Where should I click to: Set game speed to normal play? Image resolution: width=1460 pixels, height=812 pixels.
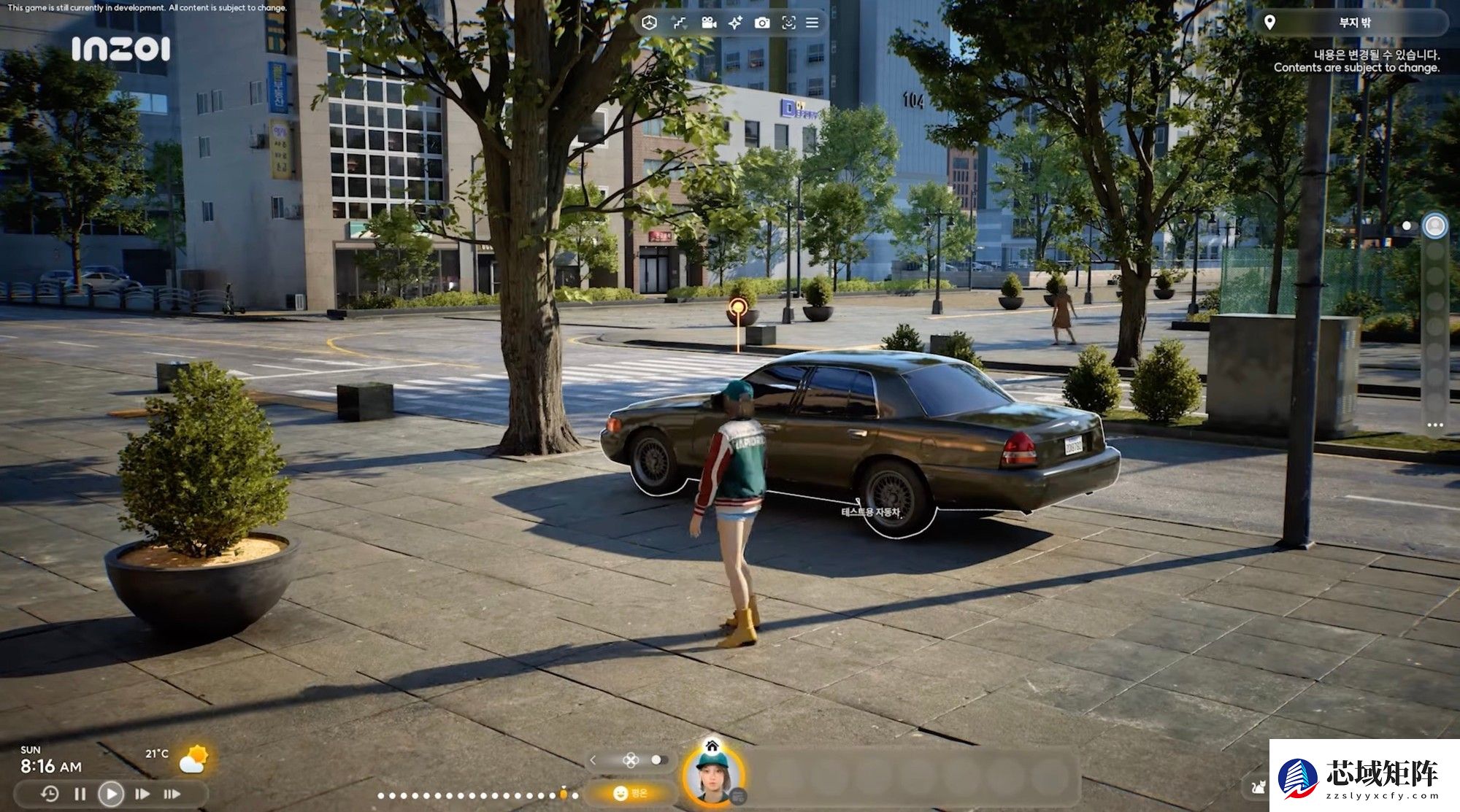point(111,794)
